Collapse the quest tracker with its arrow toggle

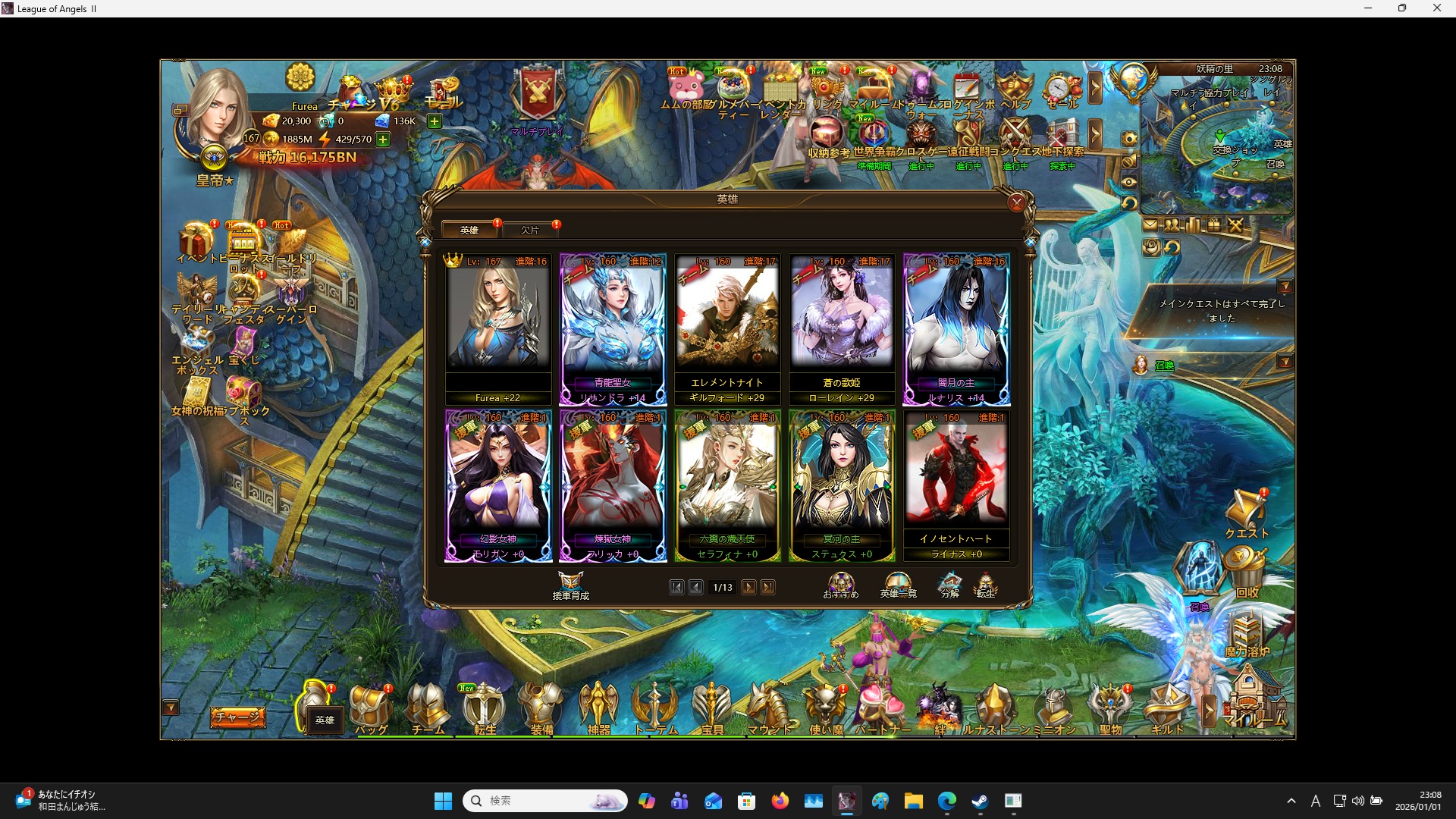click(x=1287, y=287)
